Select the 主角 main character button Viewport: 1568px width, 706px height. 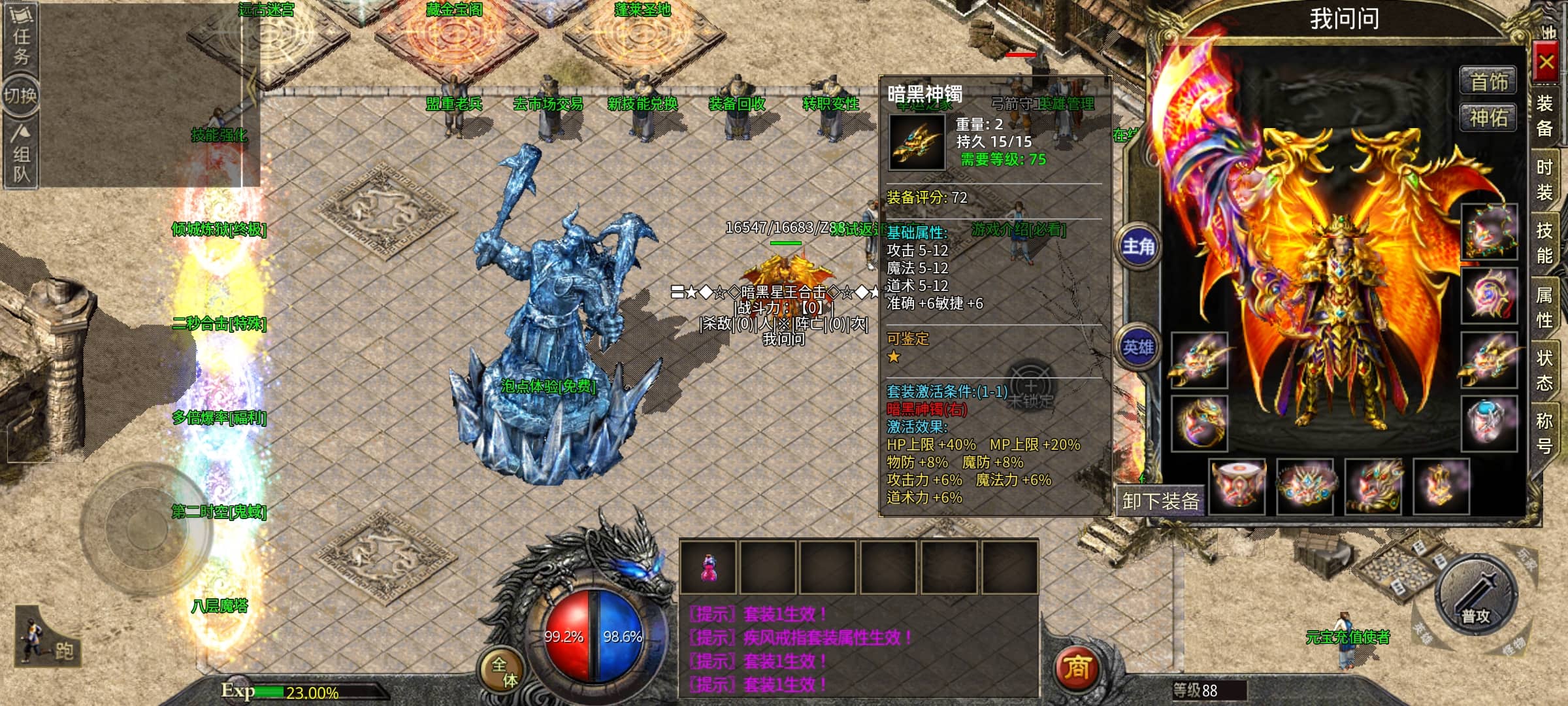coord(1138,246)
